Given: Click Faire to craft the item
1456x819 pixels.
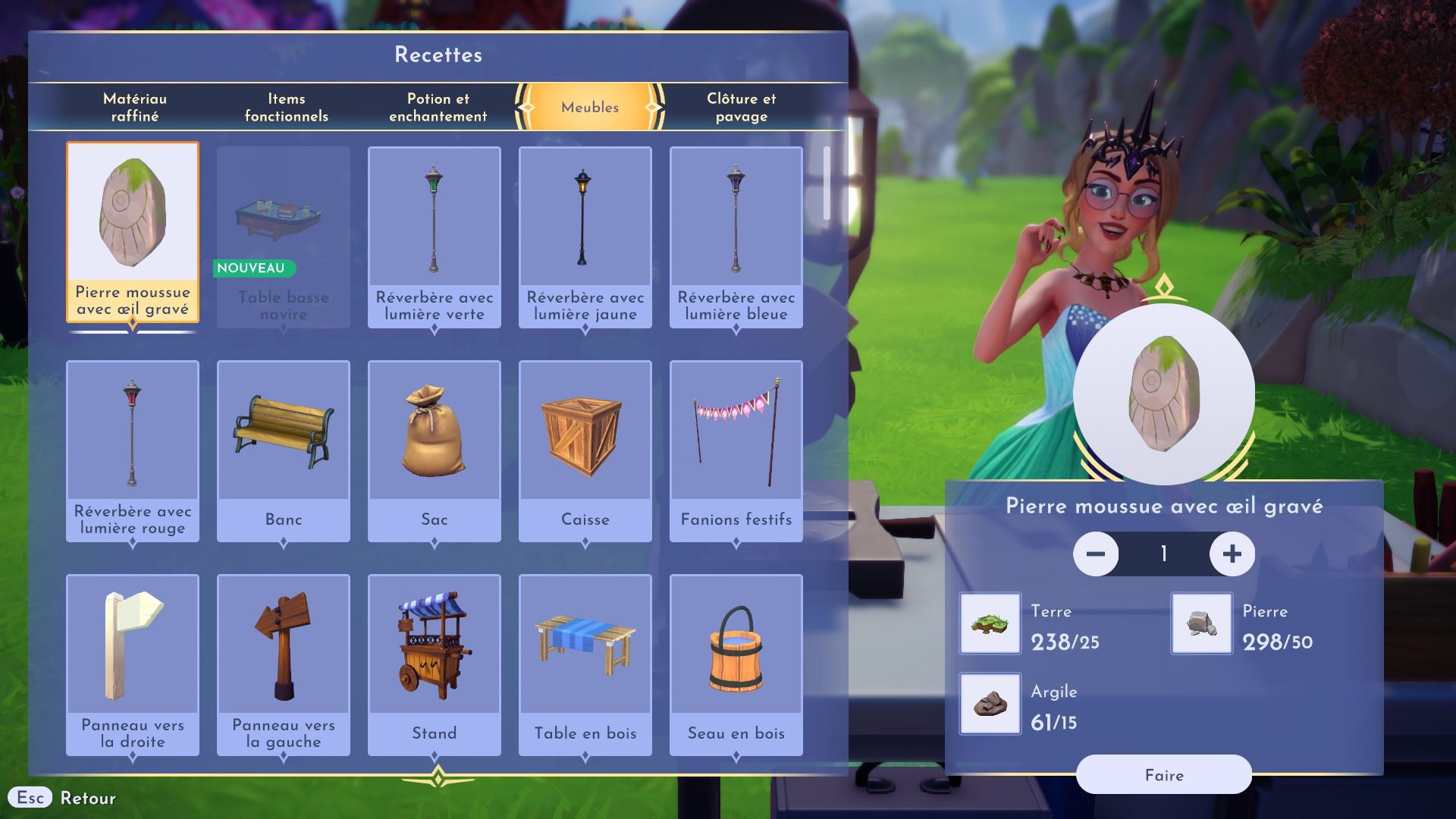Looking at the screenshot, I should (x=1163, y=775).
